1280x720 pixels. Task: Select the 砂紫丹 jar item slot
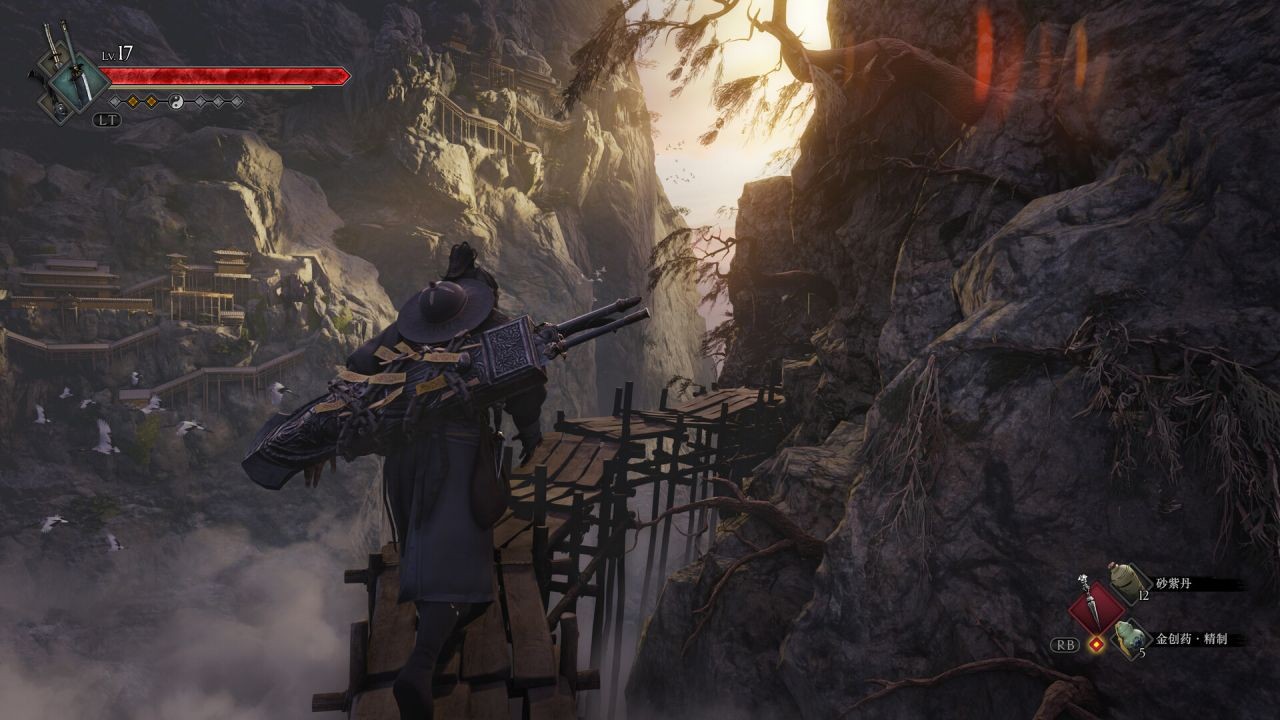click(x=1130, y=583)
